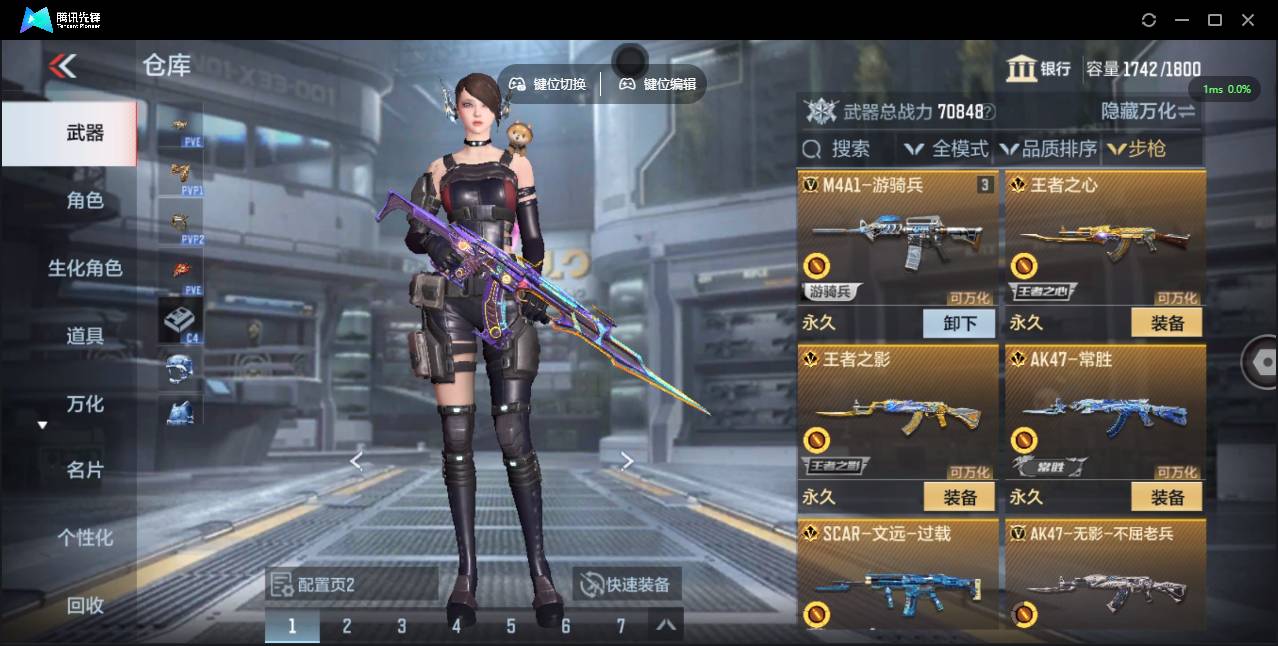Switch to the 角色 character tab
Screen dimensions: 1278x646
(x=84, y=201)
